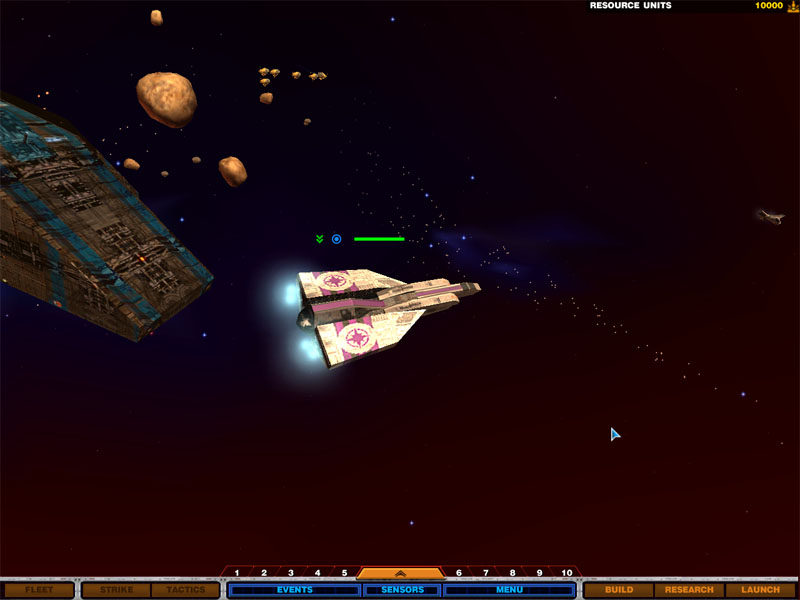Expand the orange arrow taskbar tab
This screenshot has height=600, width=800.
(400, 574)
